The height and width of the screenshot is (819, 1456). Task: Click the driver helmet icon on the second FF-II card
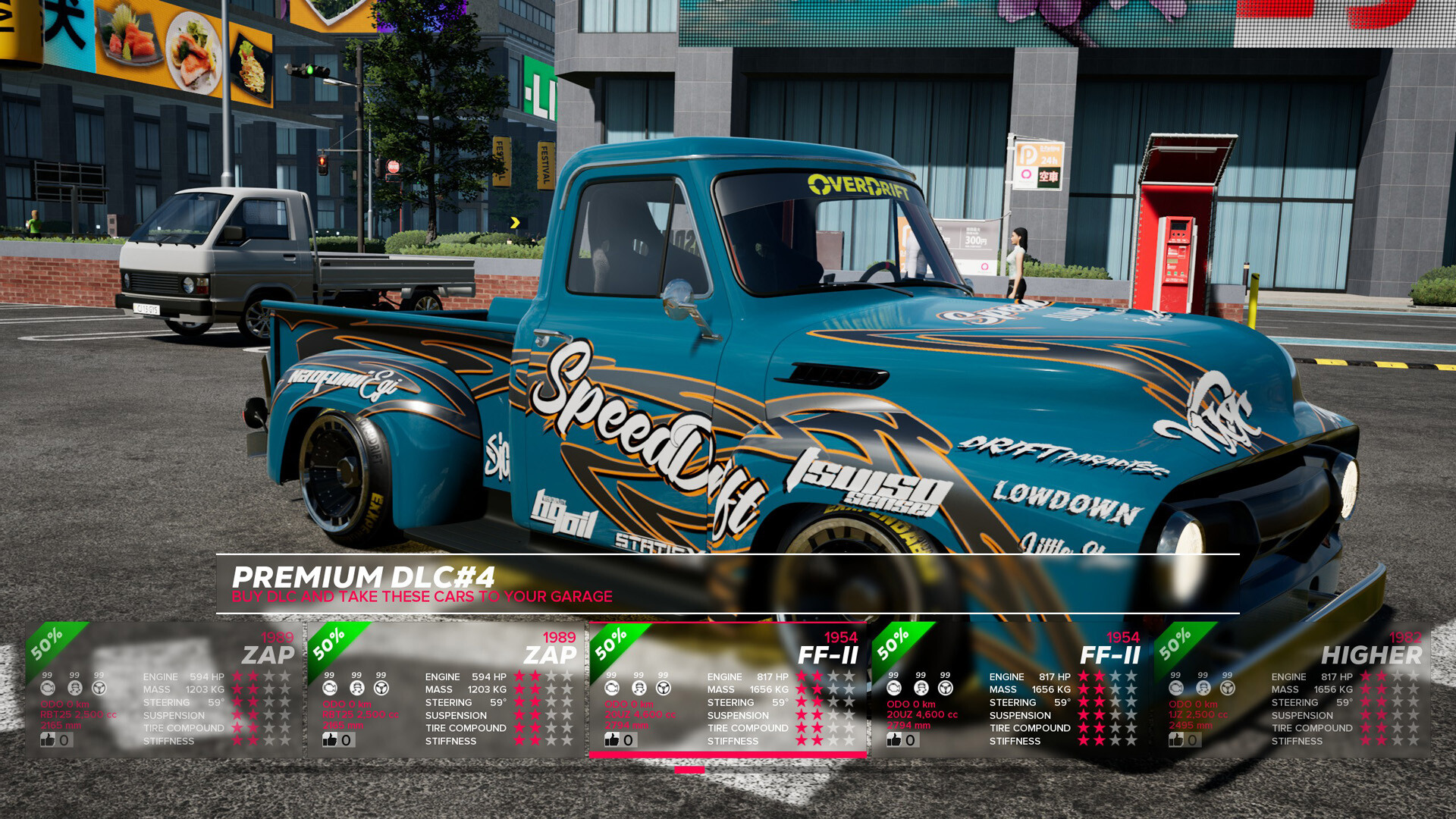920,688
